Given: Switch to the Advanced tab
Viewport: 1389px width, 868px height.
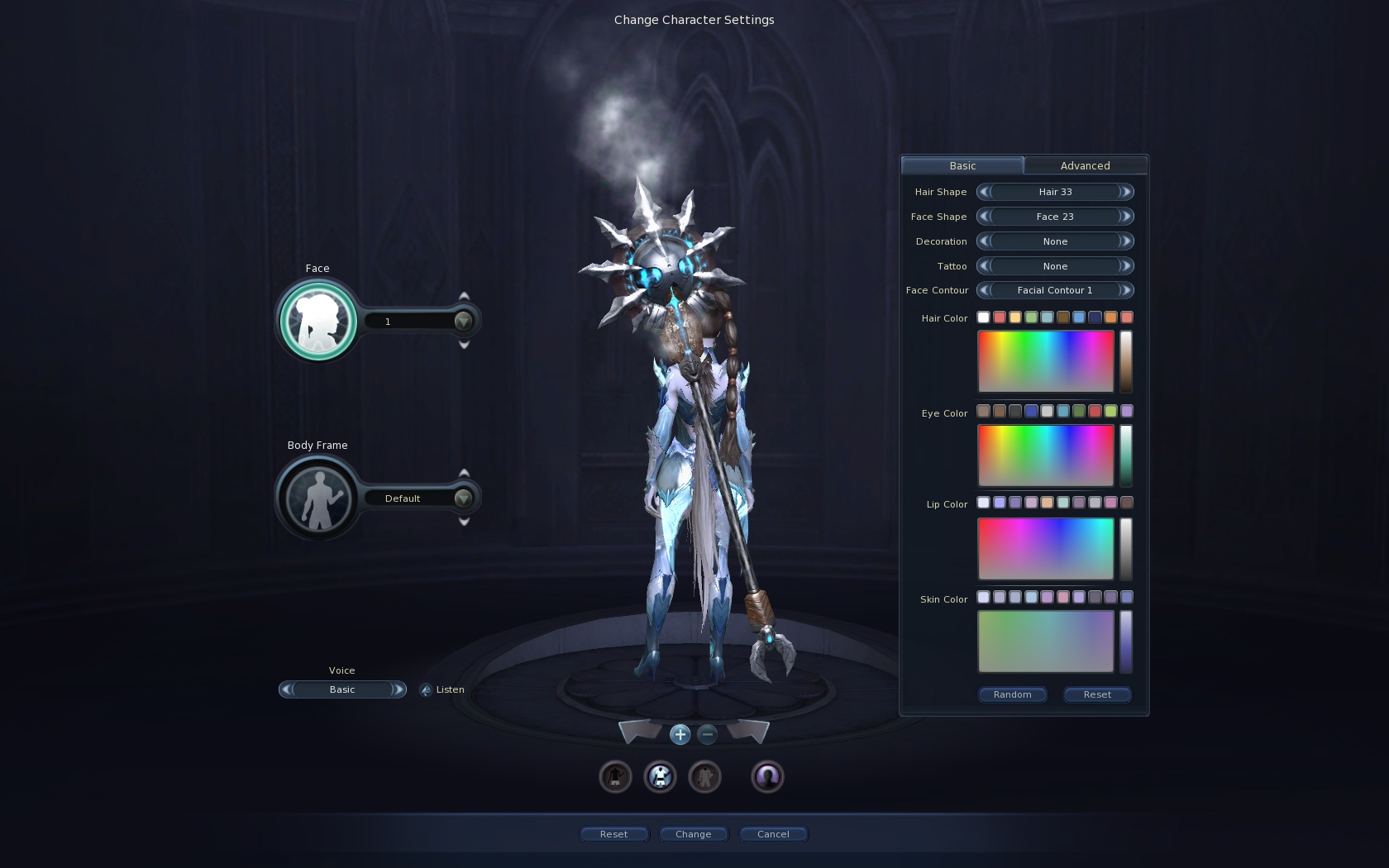Looking at the screenshot, I should tap(1085, 165).
